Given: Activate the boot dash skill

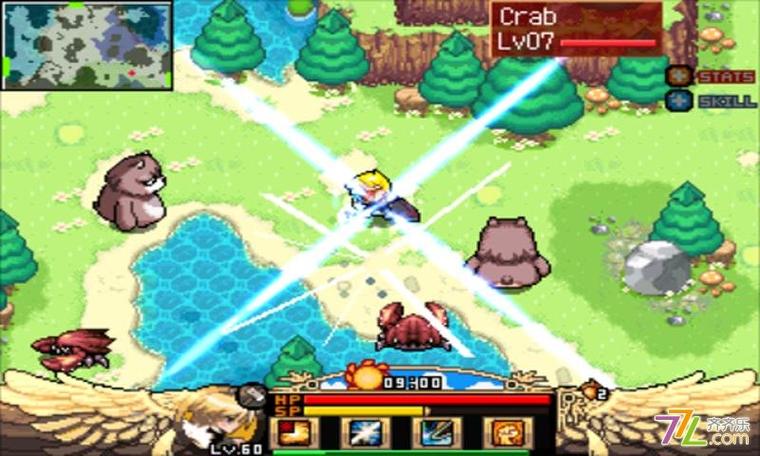Looking at the screenshot, I should (x=295, y=433).
